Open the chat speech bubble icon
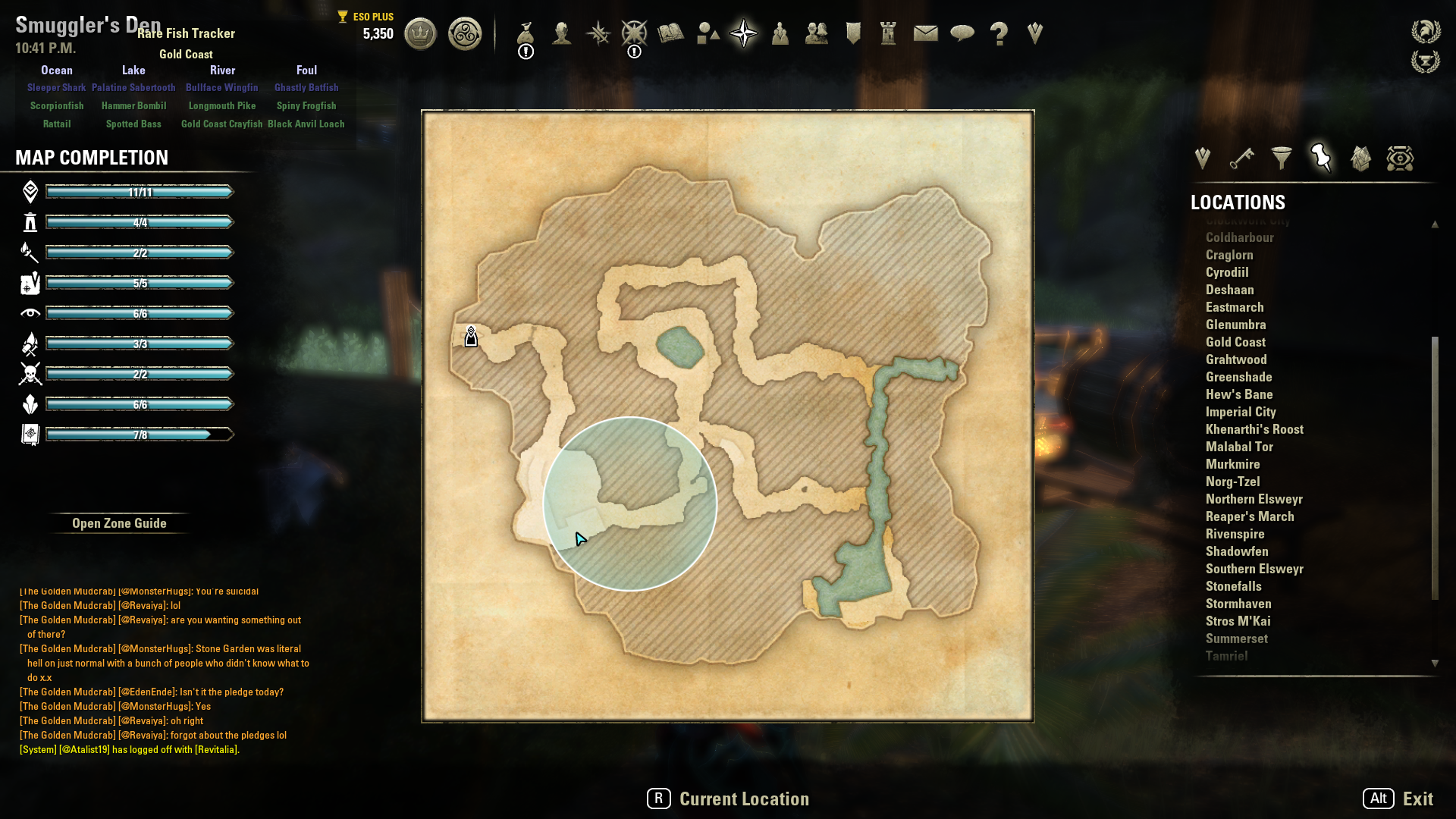 point(962,33)
